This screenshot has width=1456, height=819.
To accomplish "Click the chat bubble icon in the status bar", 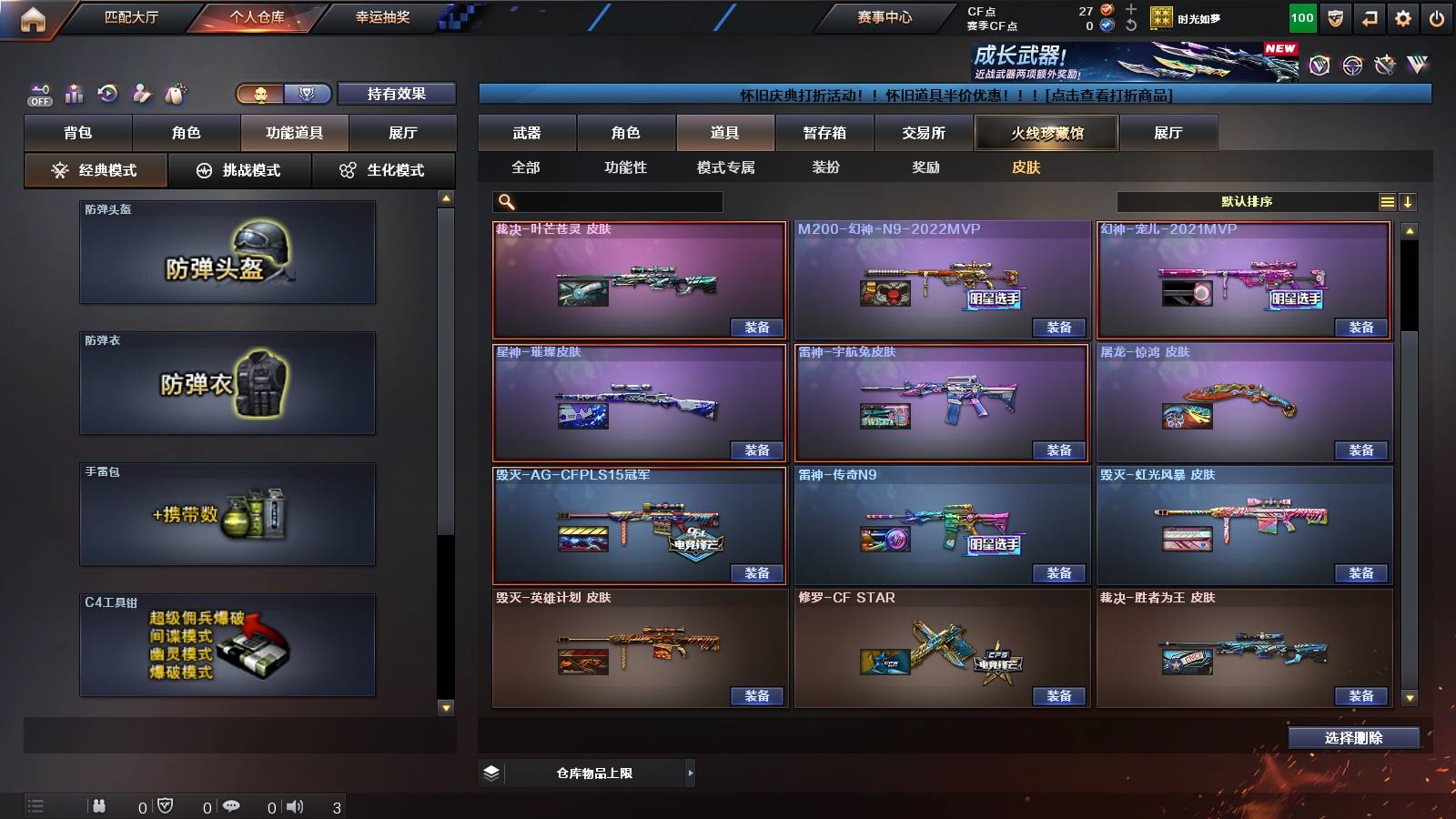I will [233, 805].
